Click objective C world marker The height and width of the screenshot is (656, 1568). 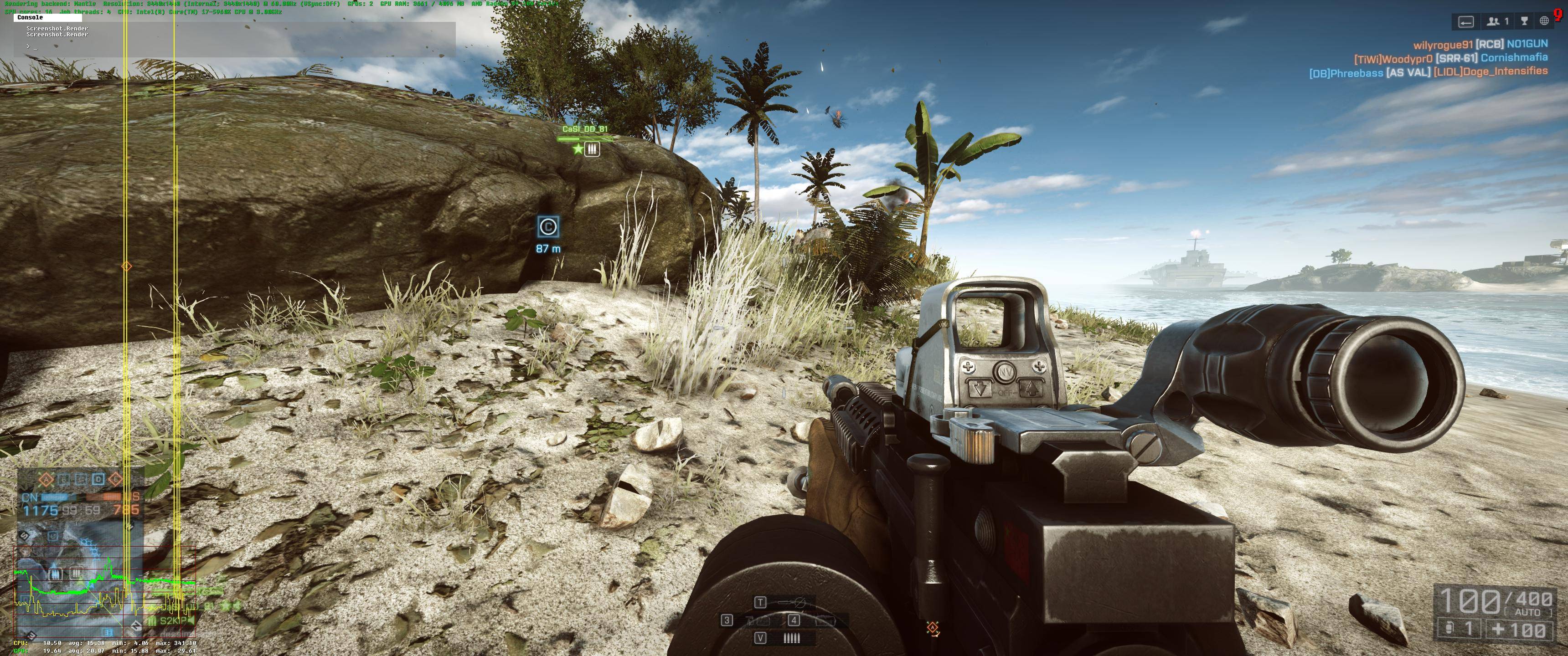(548, 227)
